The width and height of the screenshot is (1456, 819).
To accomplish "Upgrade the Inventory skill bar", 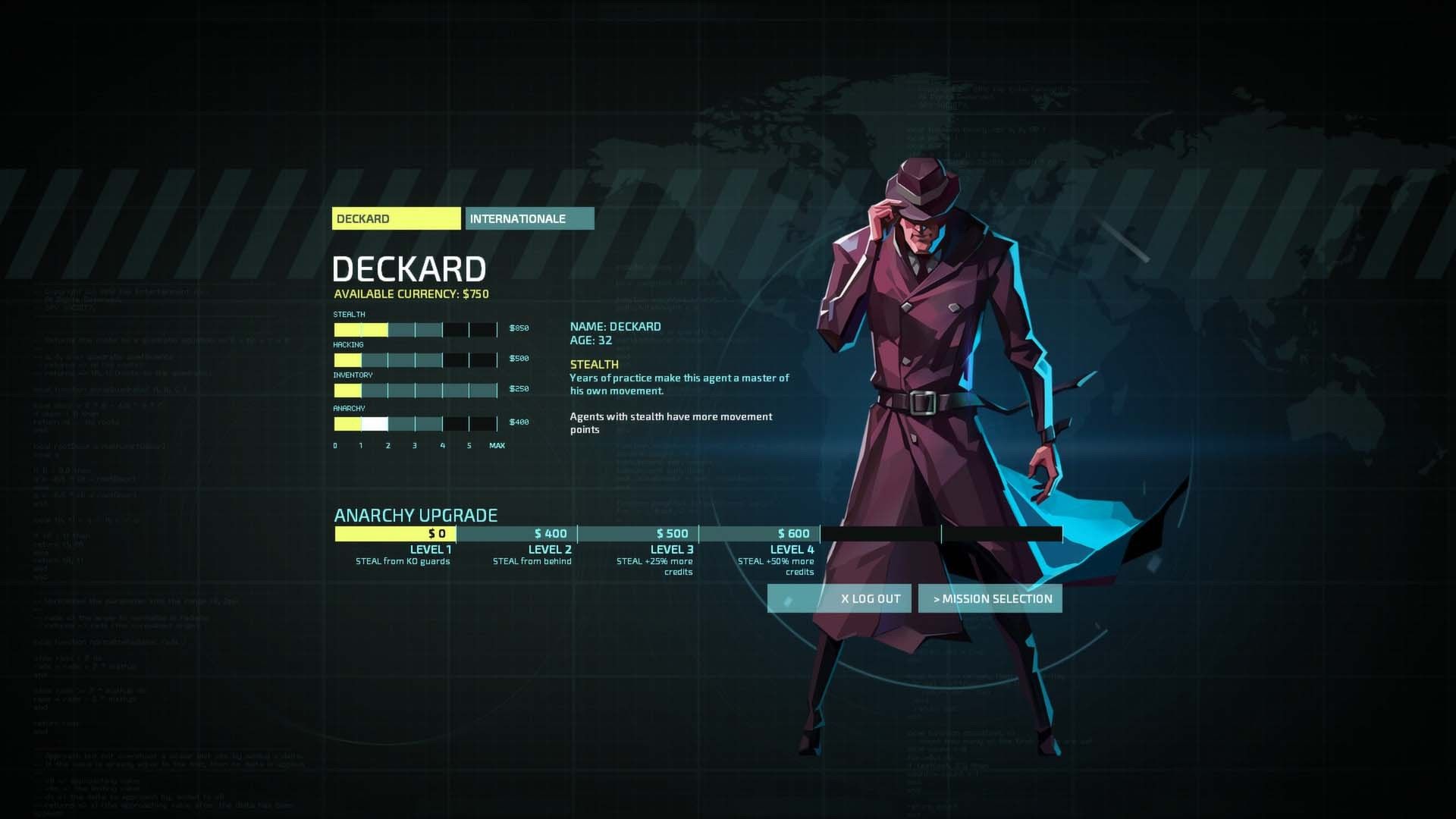I will (x=416, y=391).
